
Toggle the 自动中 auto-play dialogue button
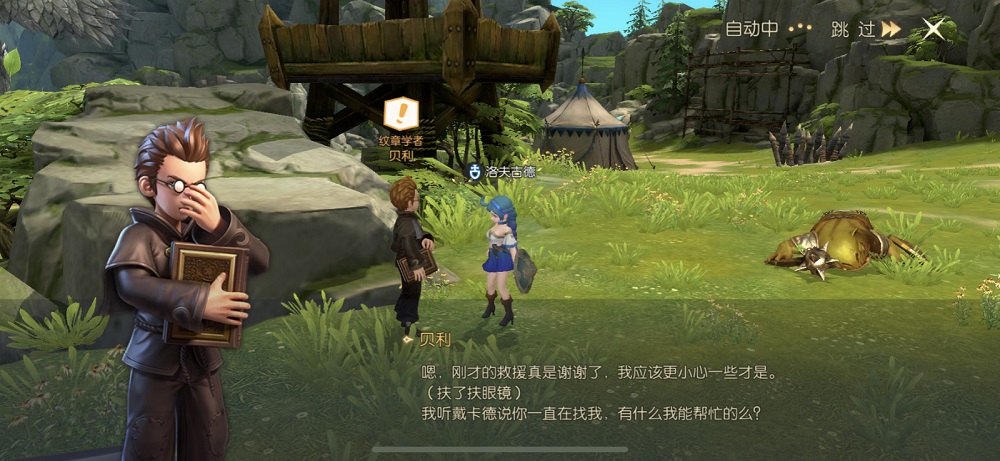(766, 29)
